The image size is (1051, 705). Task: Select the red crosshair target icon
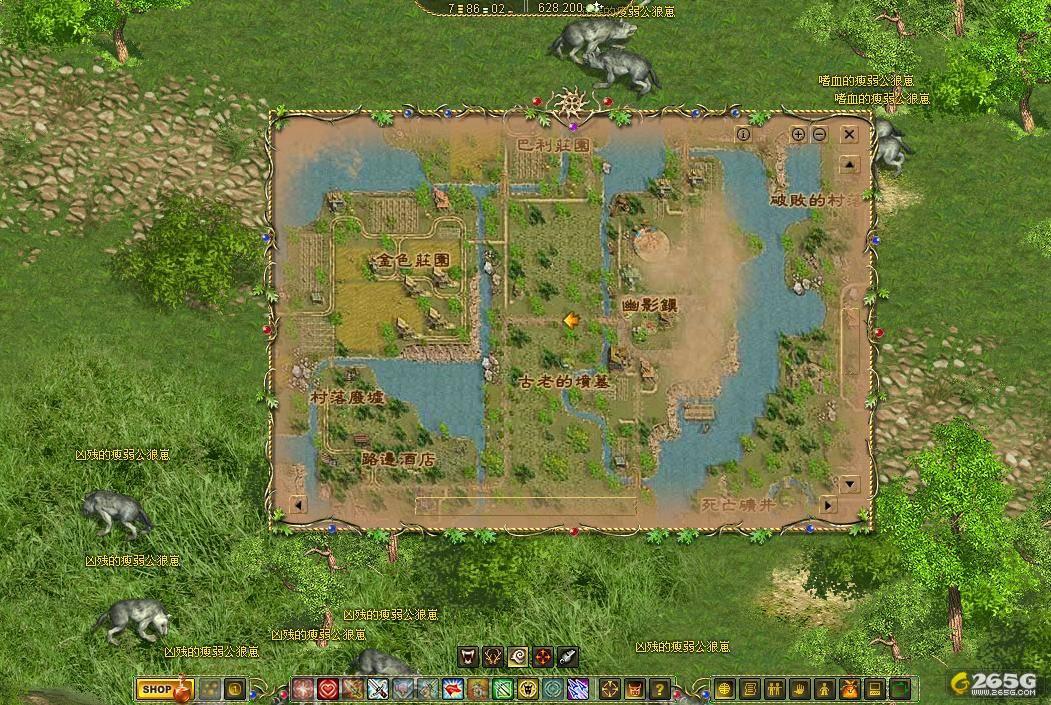[543, 657]
